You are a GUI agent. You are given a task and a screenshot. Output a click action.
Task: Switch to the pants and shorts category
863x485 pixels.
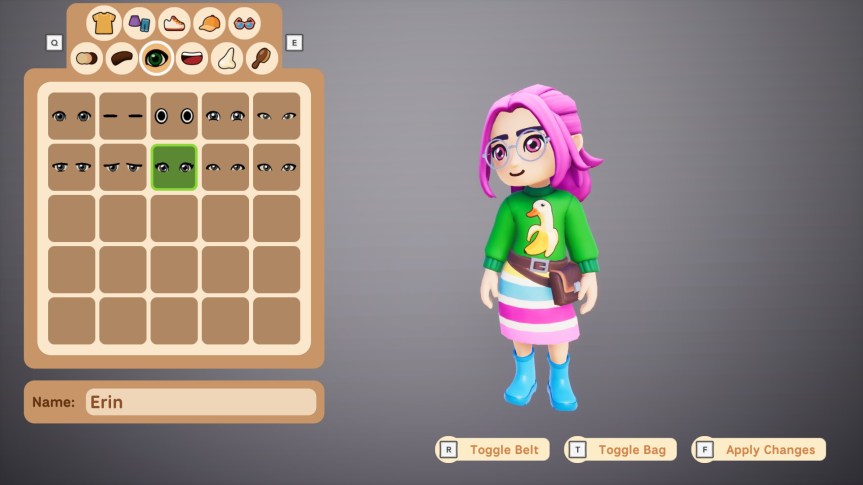139,22
